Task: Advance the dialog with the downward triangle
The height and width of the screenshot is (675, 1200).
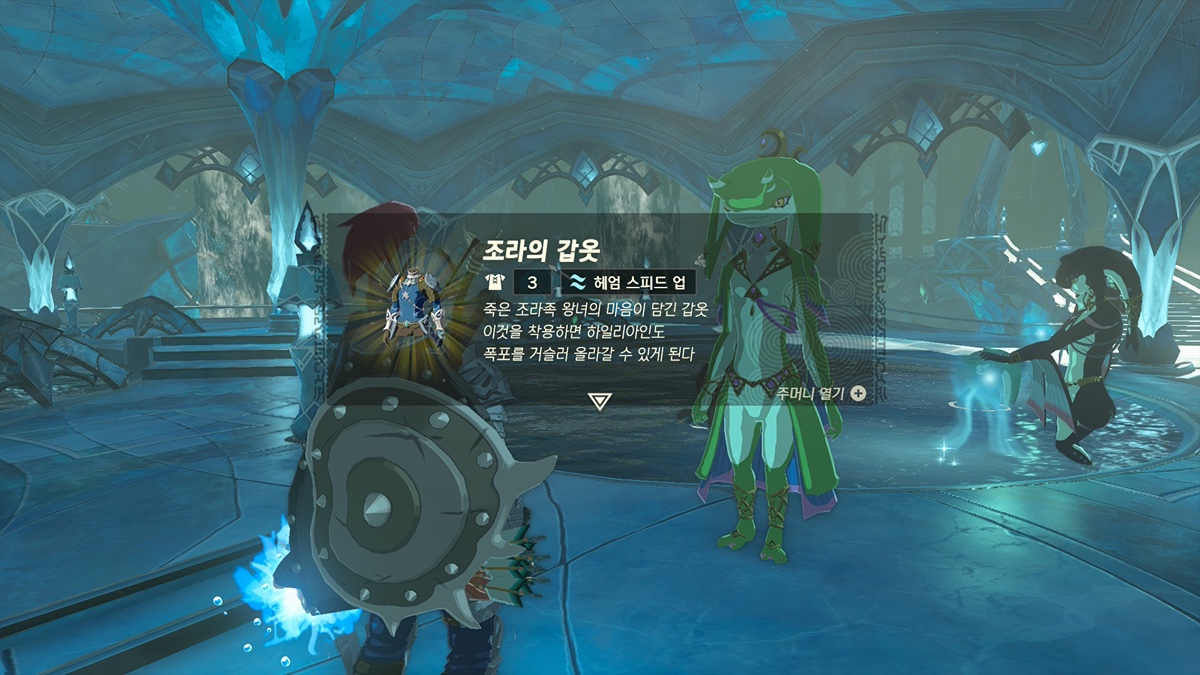Action: point(600,401)
